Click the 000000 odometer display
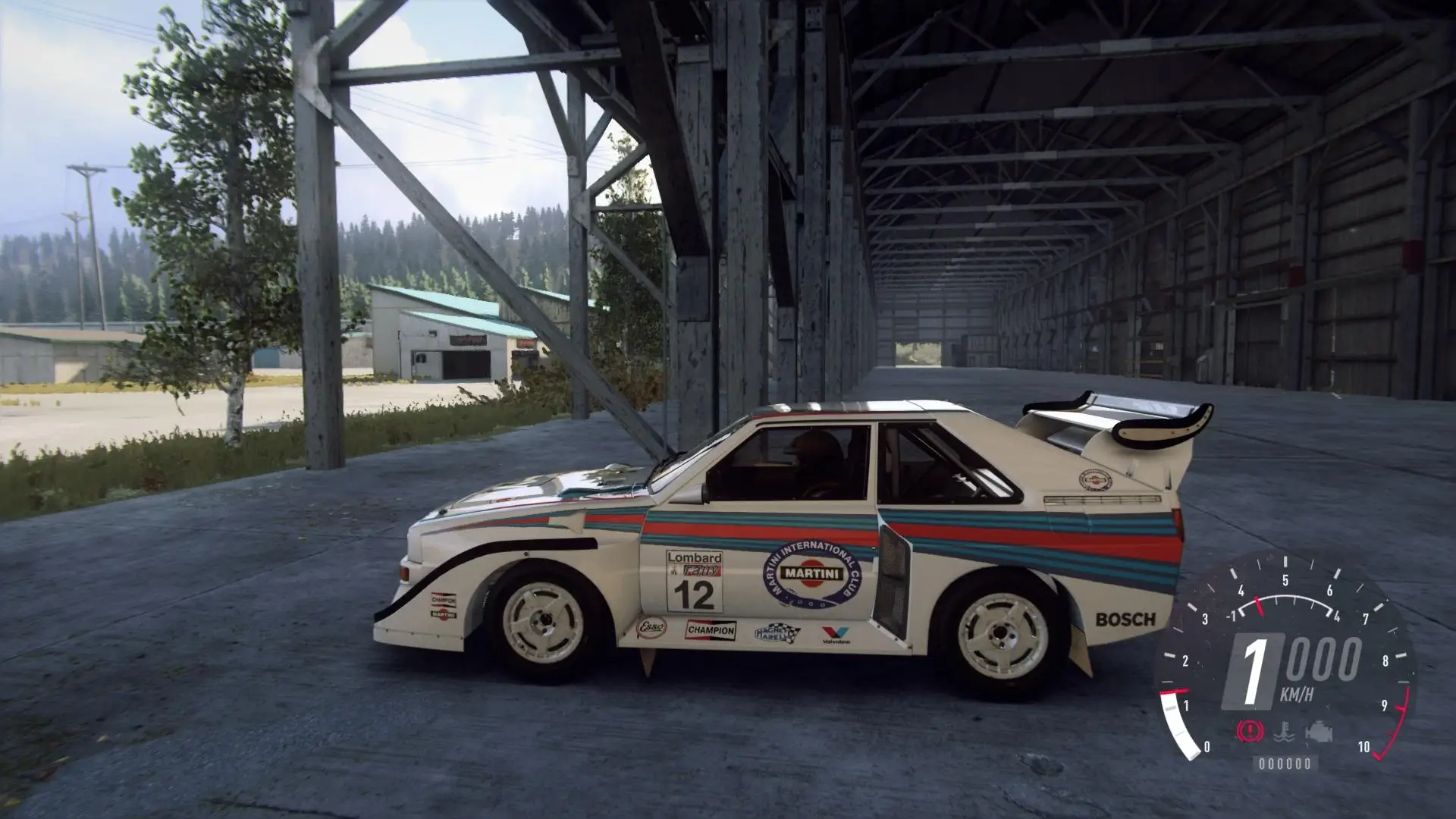Screen dimensions: 1456x819 pyautogui.click(x=1286, y=764)
